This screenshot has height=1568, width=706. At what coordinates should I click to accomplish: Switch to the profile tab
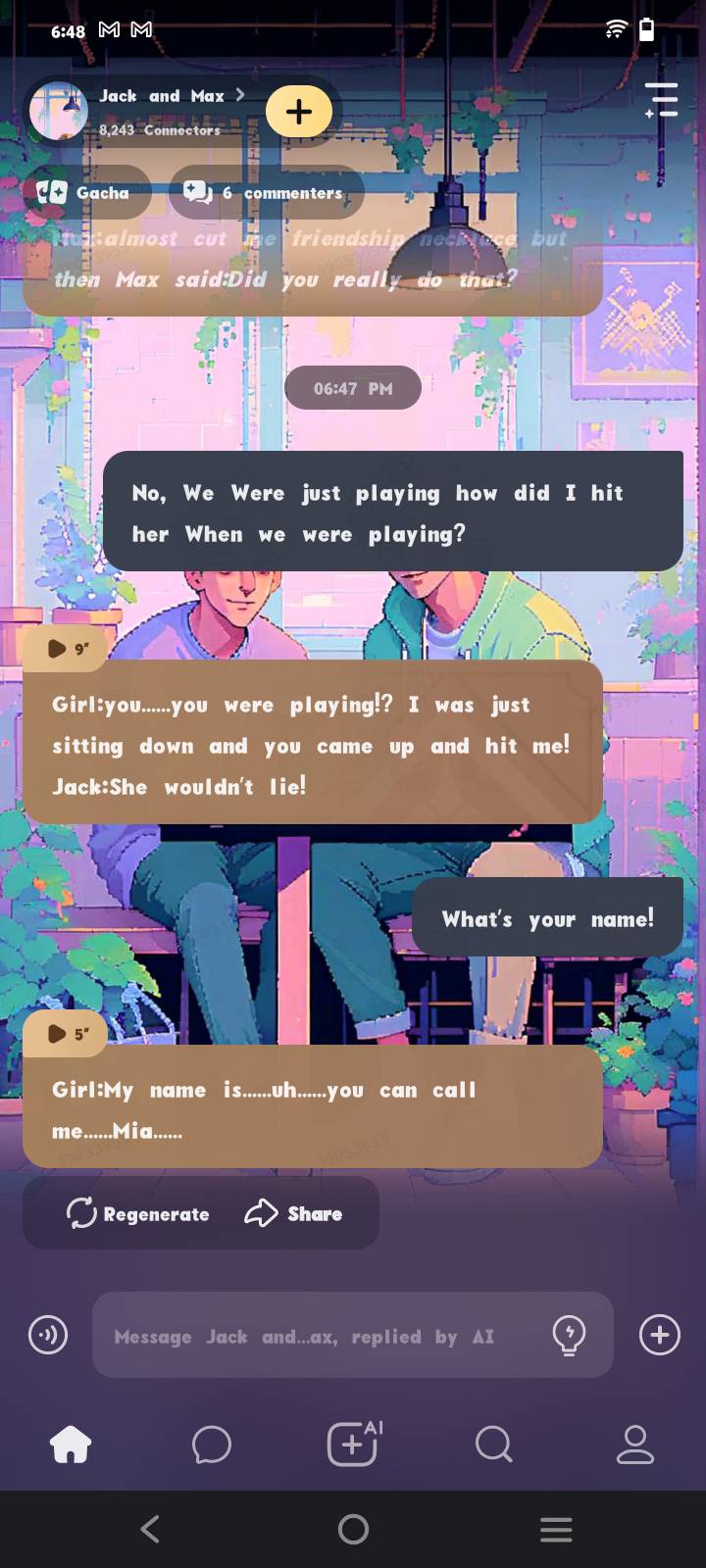click(x=634, y=1445)
